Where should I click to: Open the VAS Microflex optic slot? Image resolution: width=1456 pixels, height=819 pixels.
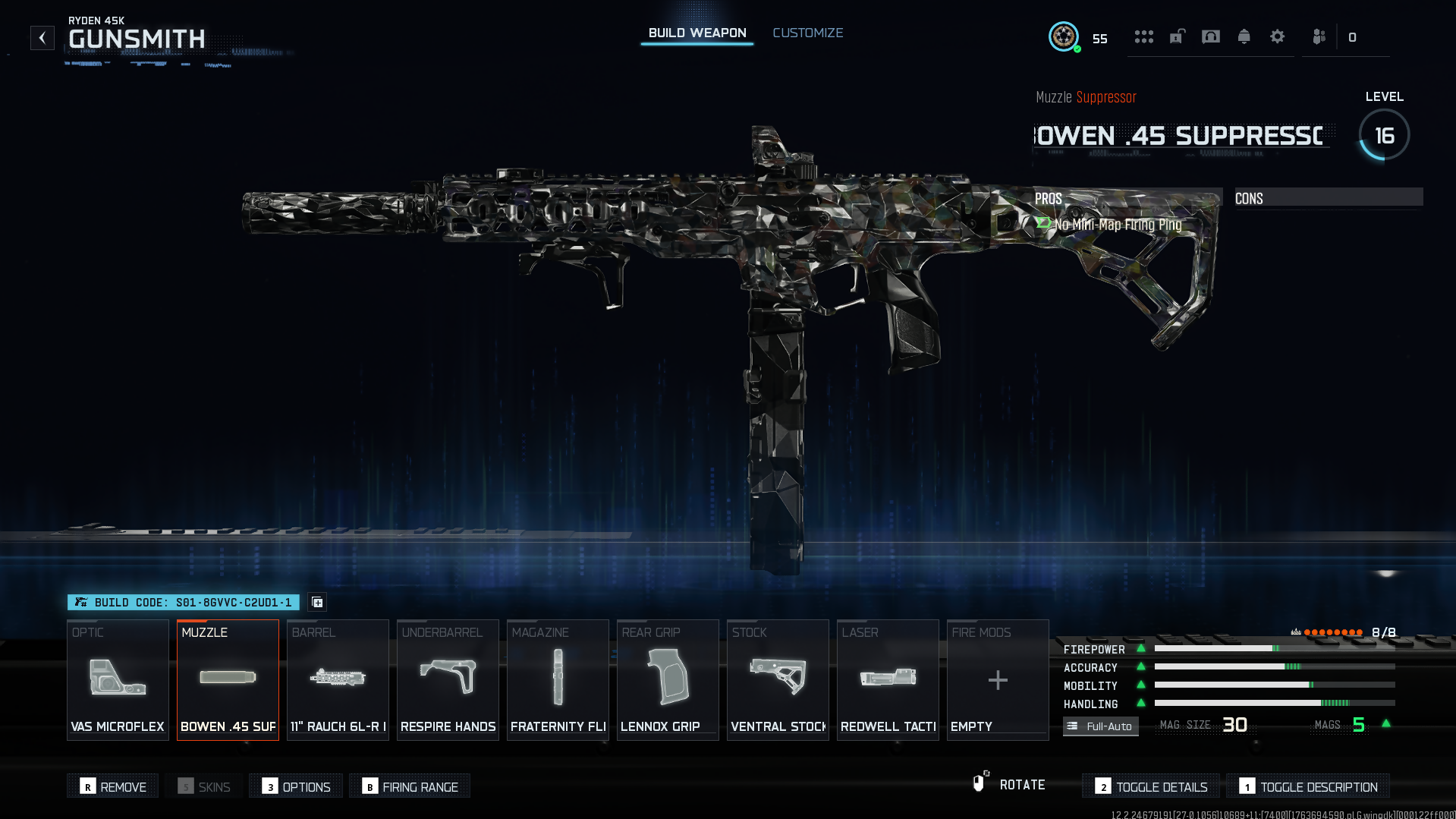pyautogui.click(x=118, y=679)
